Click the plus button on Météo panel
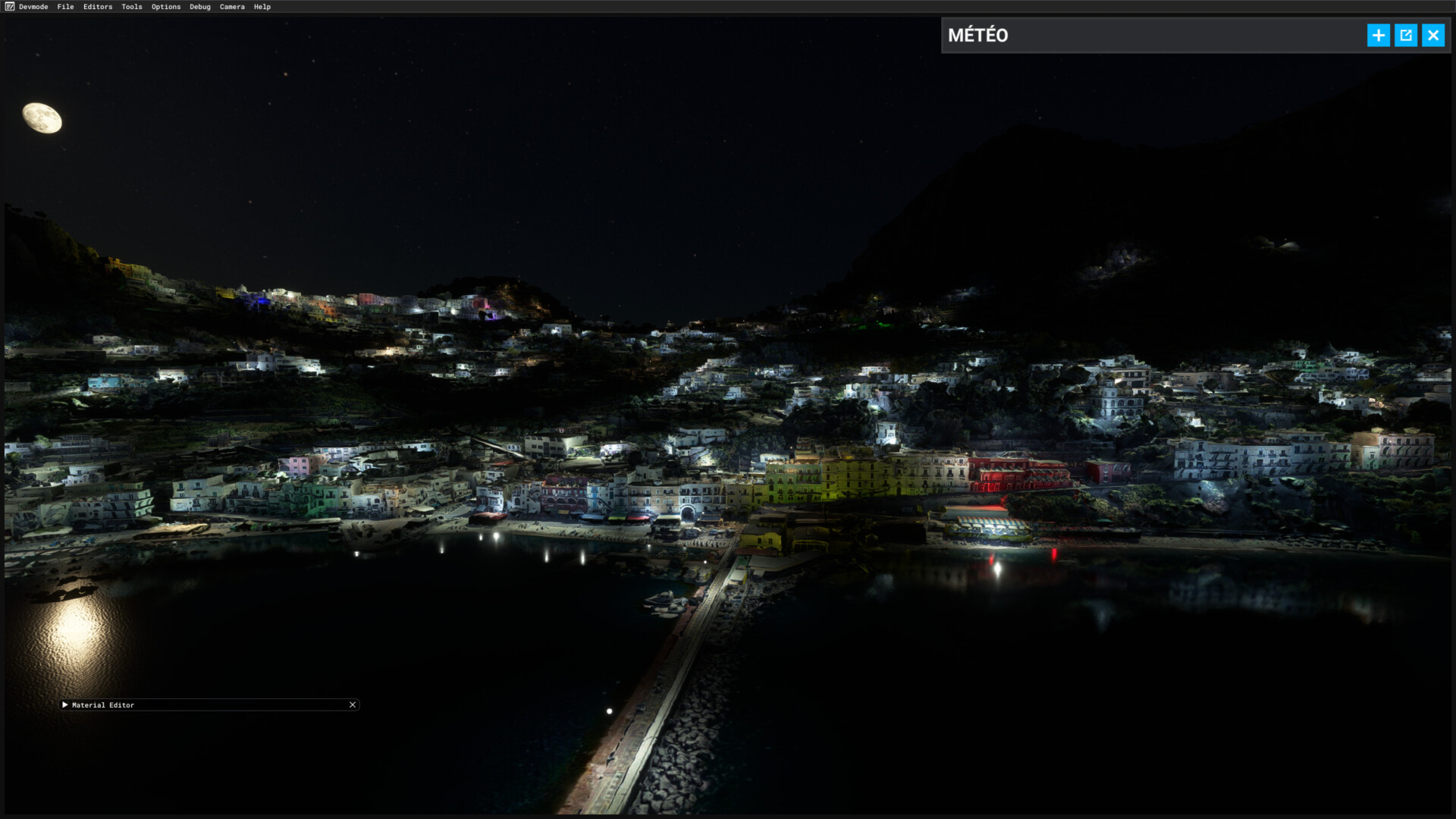This screenshot has width=1456, height=819. 1378,36
